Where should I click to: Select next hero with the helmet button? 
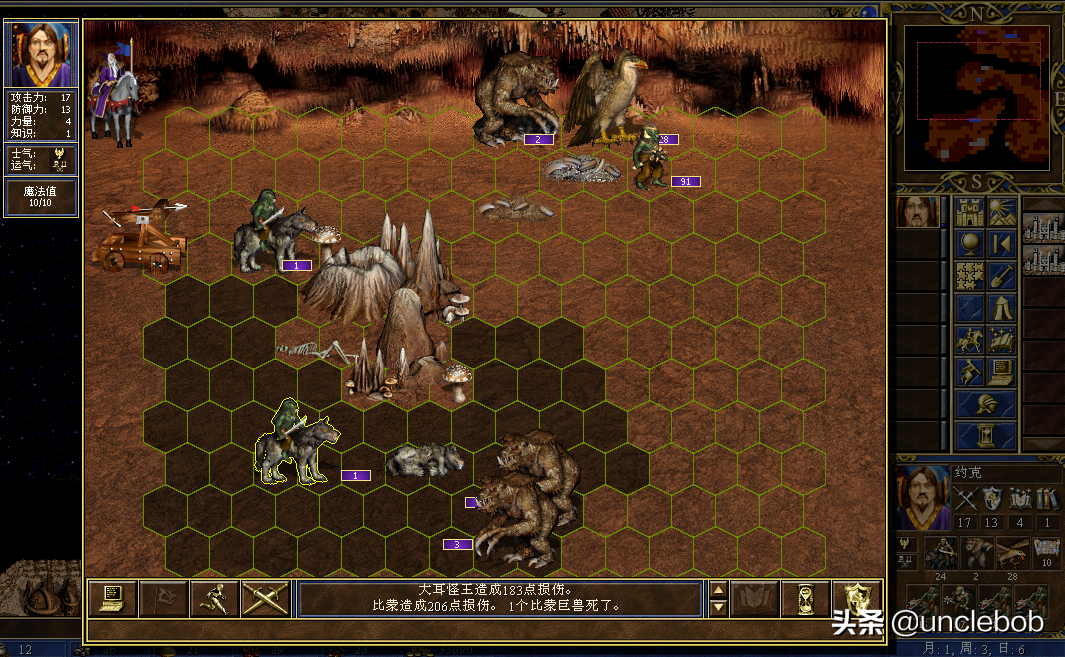pyautogui.click(x=986, y=404)
